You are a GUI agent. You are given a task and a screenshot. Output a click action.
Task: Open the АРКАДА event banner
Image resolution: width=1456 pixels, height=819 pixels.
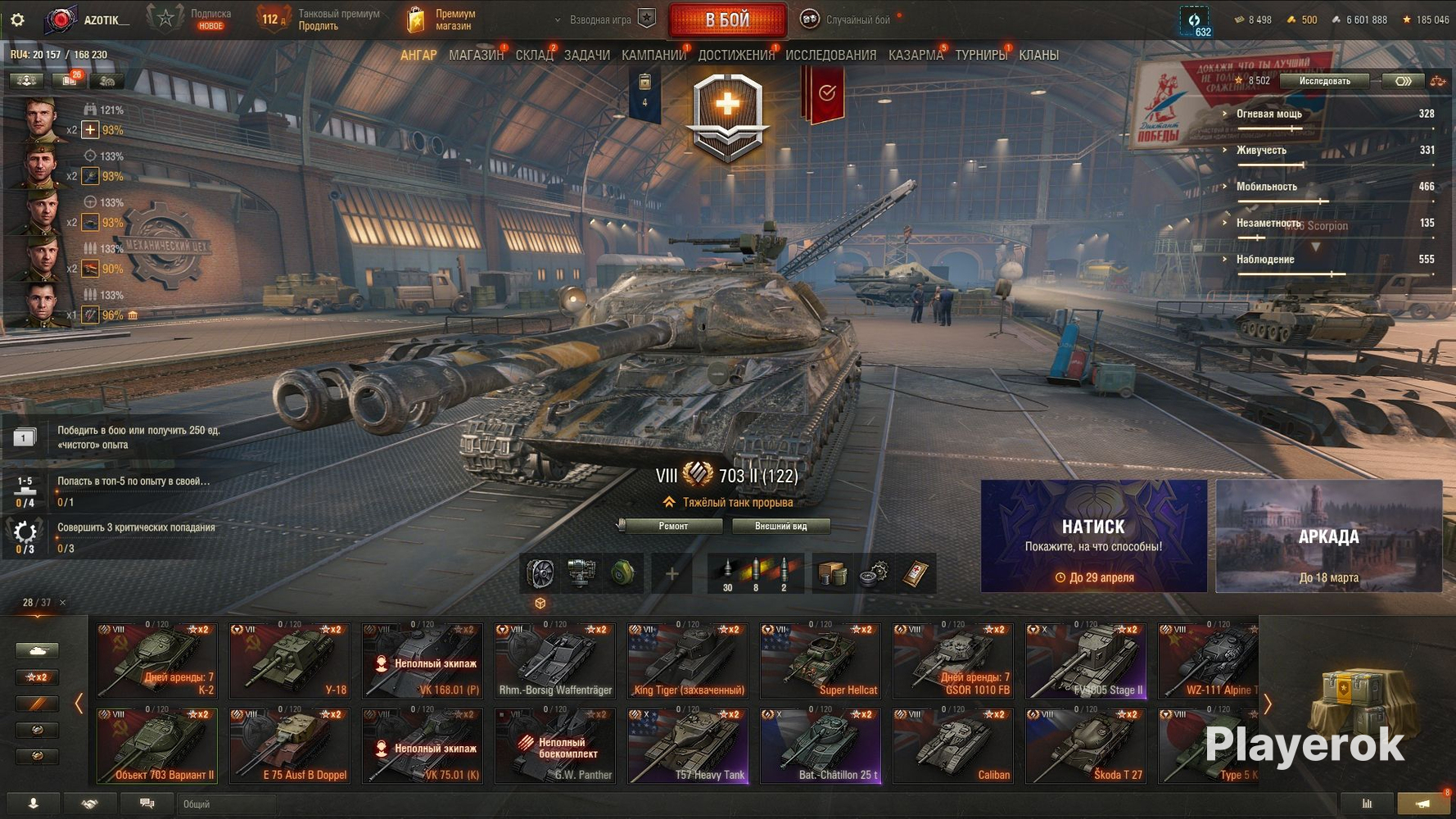coord(1328,536)
